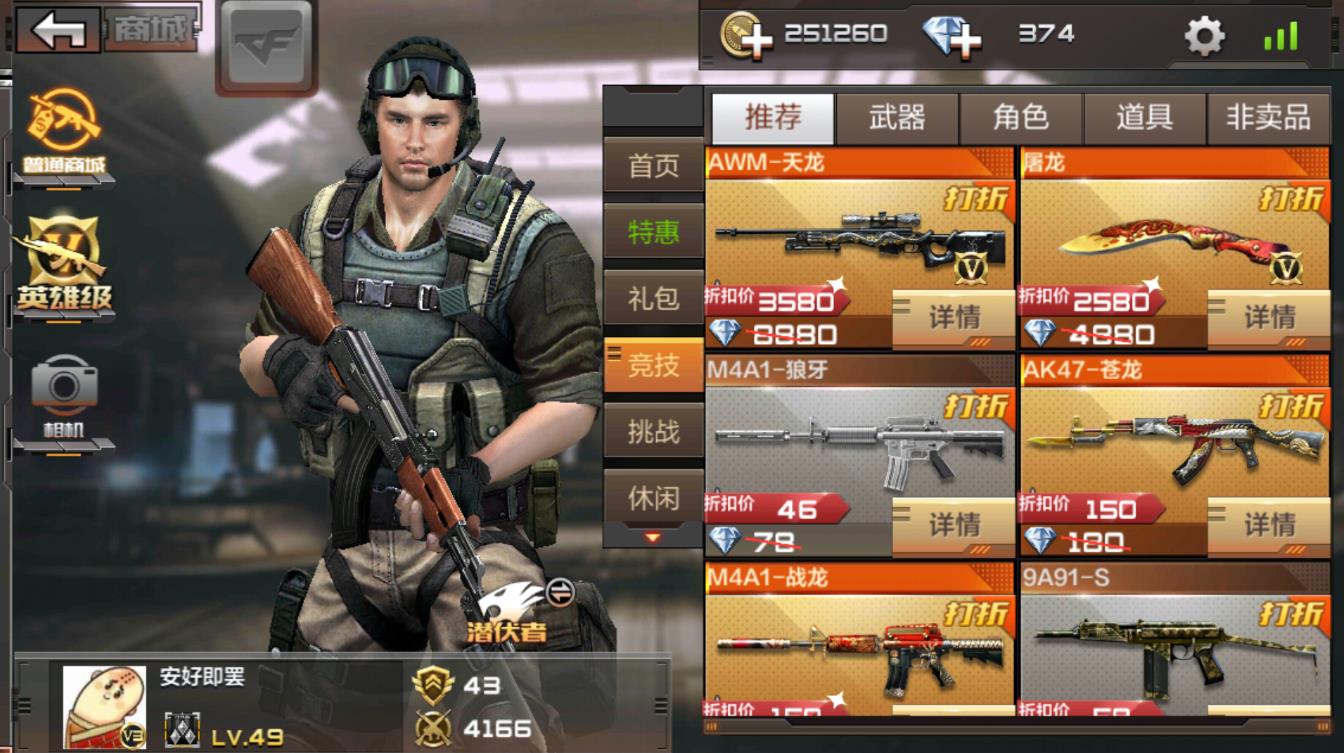
Task: Expand the red arrow below 休闲
Action: [651, 534]
